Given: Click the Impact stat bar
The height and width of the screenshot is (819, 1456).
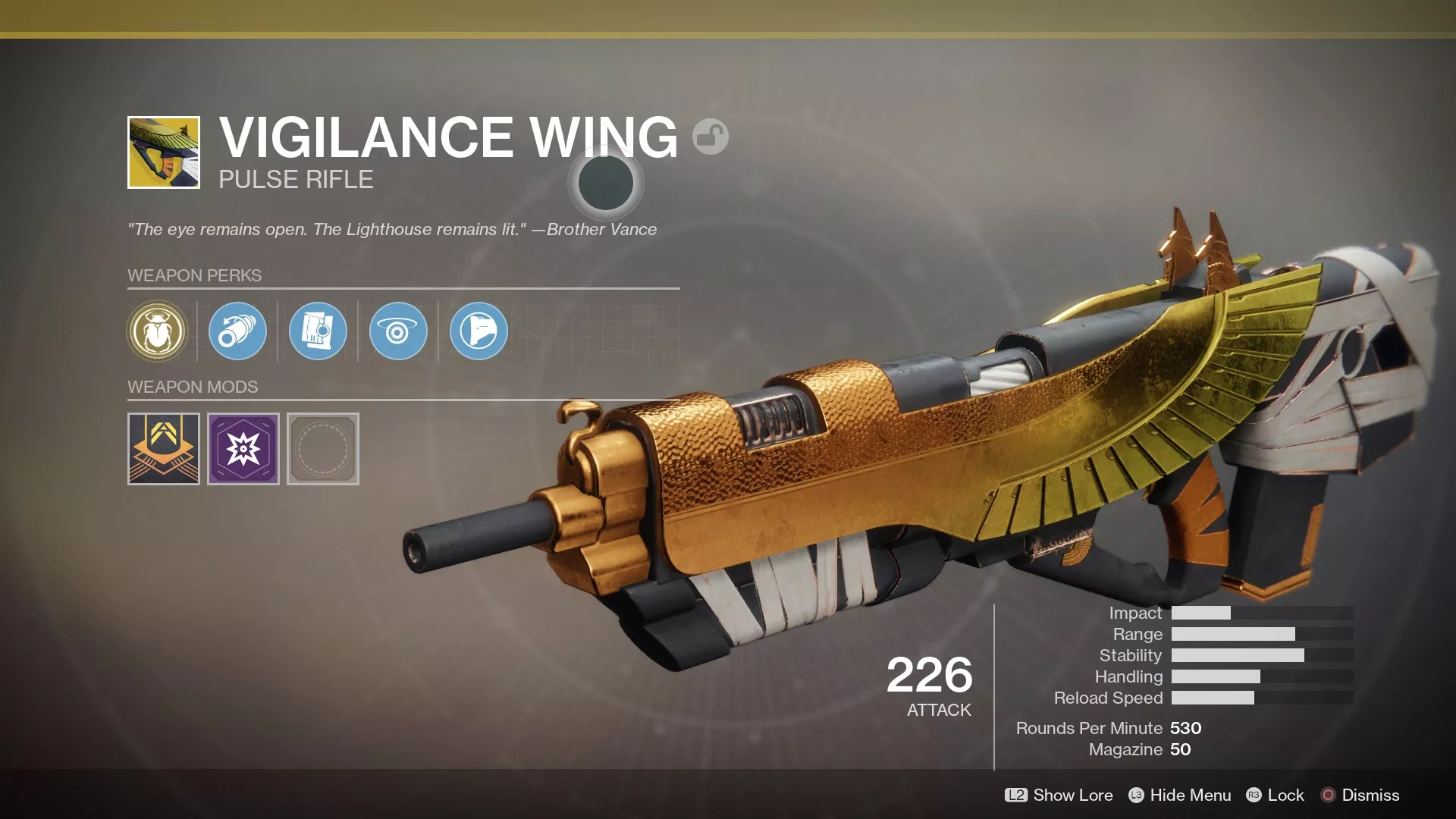Looking at the screenshot, I should (x=1260, y=612).
